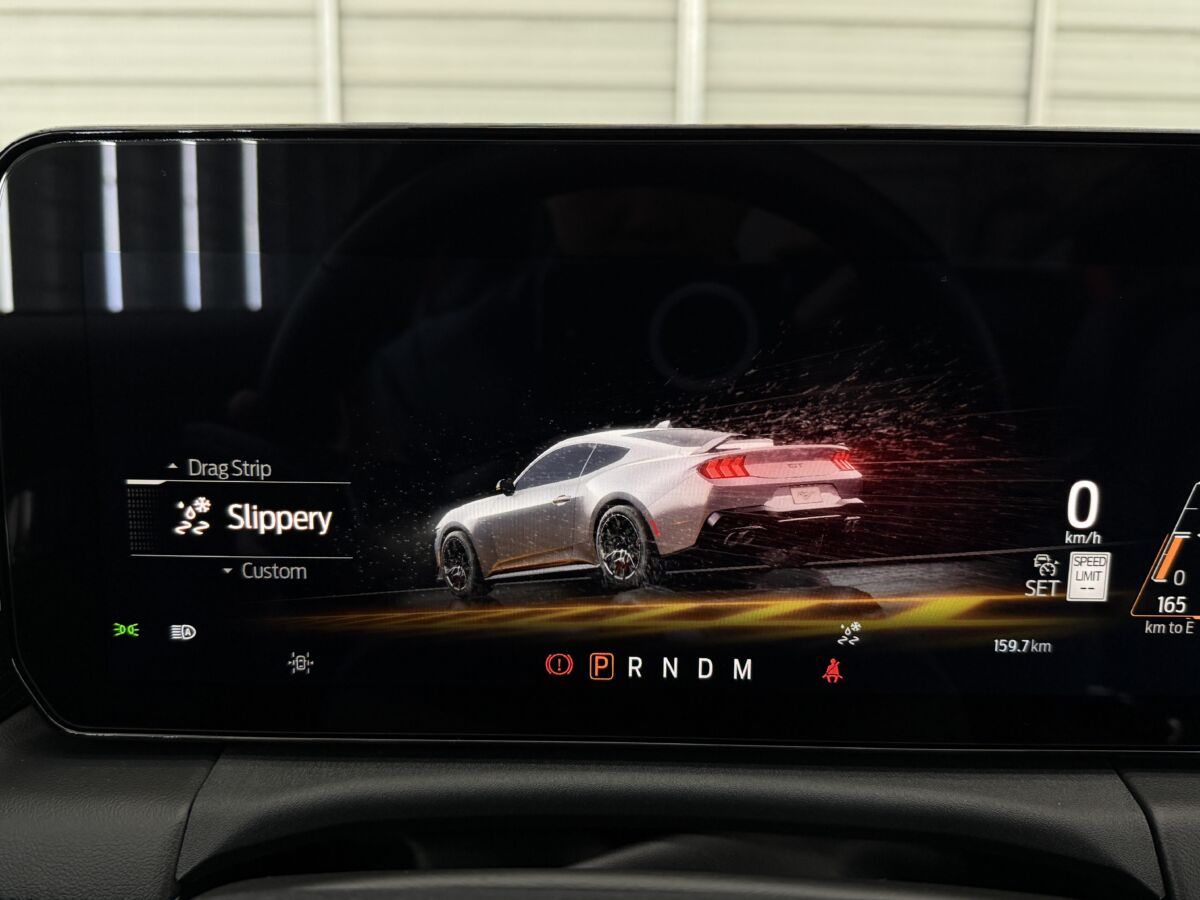Screen dimensions: 1200x900
Task: Select the orange P gear indicator
Action: [601, 667]
